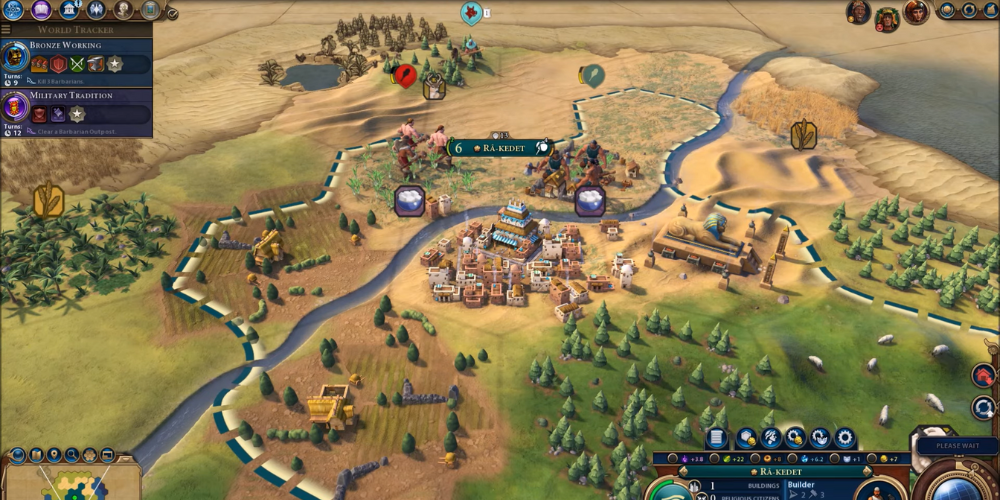This screenshot has height=500, width=1000.
Task: Open the Great Works screen (framed painting icon)
Action: click(150, 10)
